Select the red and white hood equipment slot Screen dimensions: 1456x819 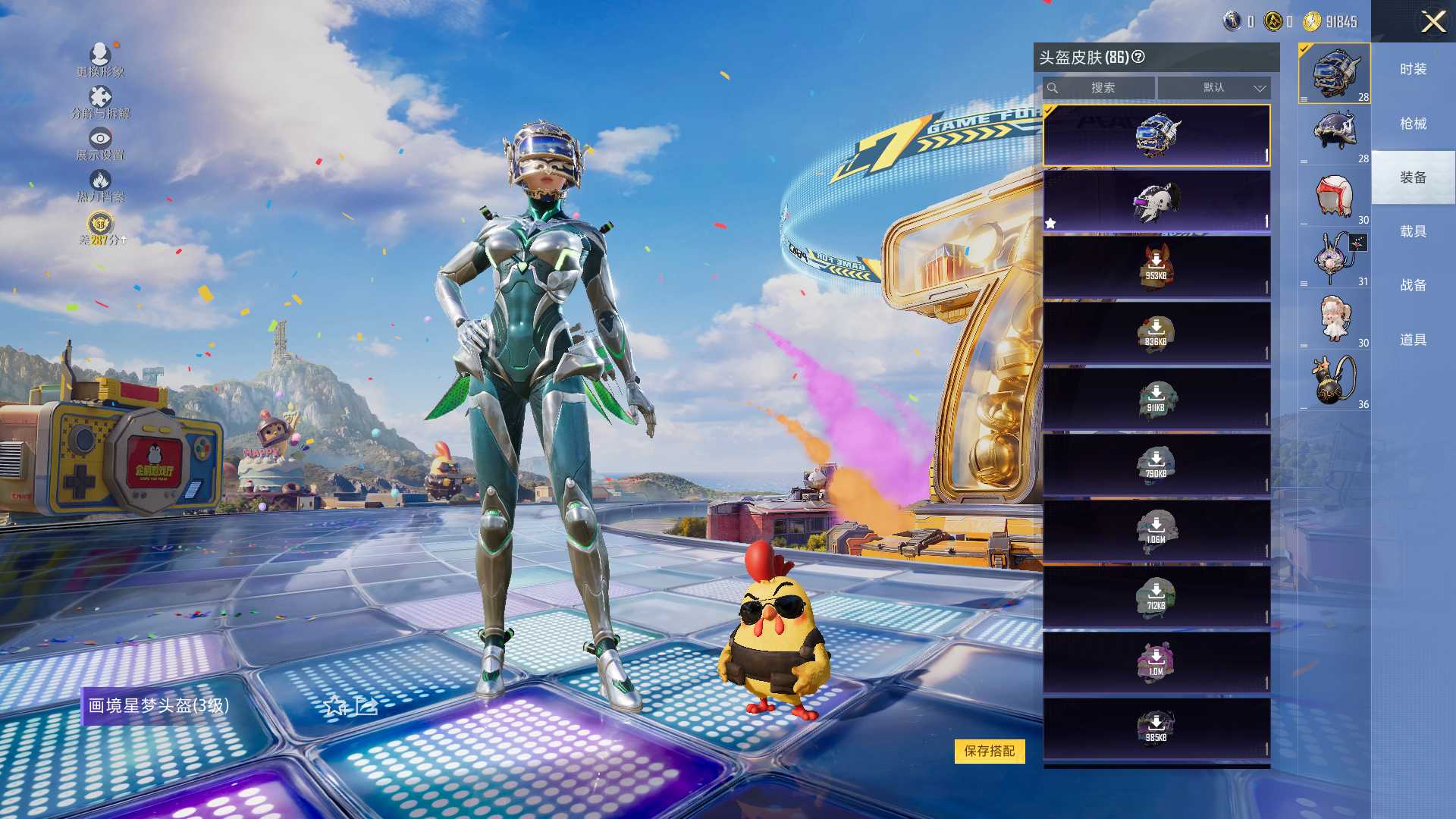[1335, 196]
